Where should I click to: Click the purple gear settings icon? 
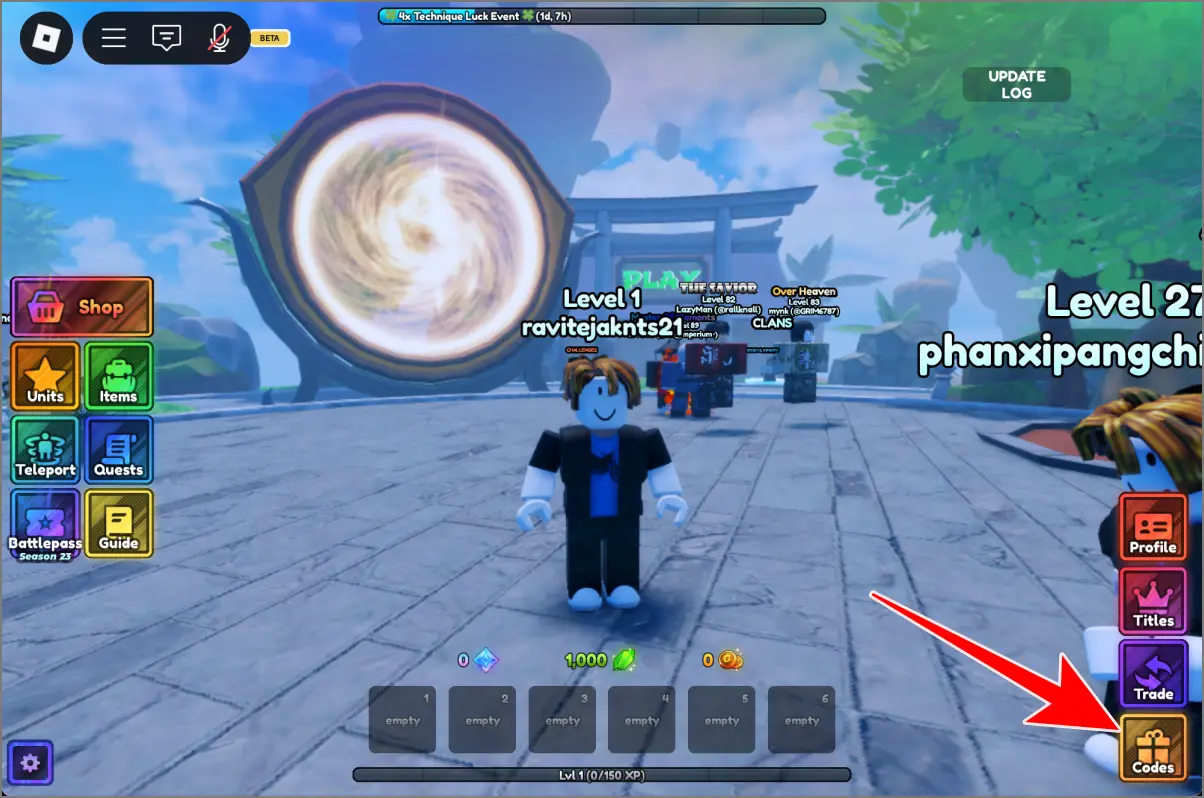tap(30, 764)
